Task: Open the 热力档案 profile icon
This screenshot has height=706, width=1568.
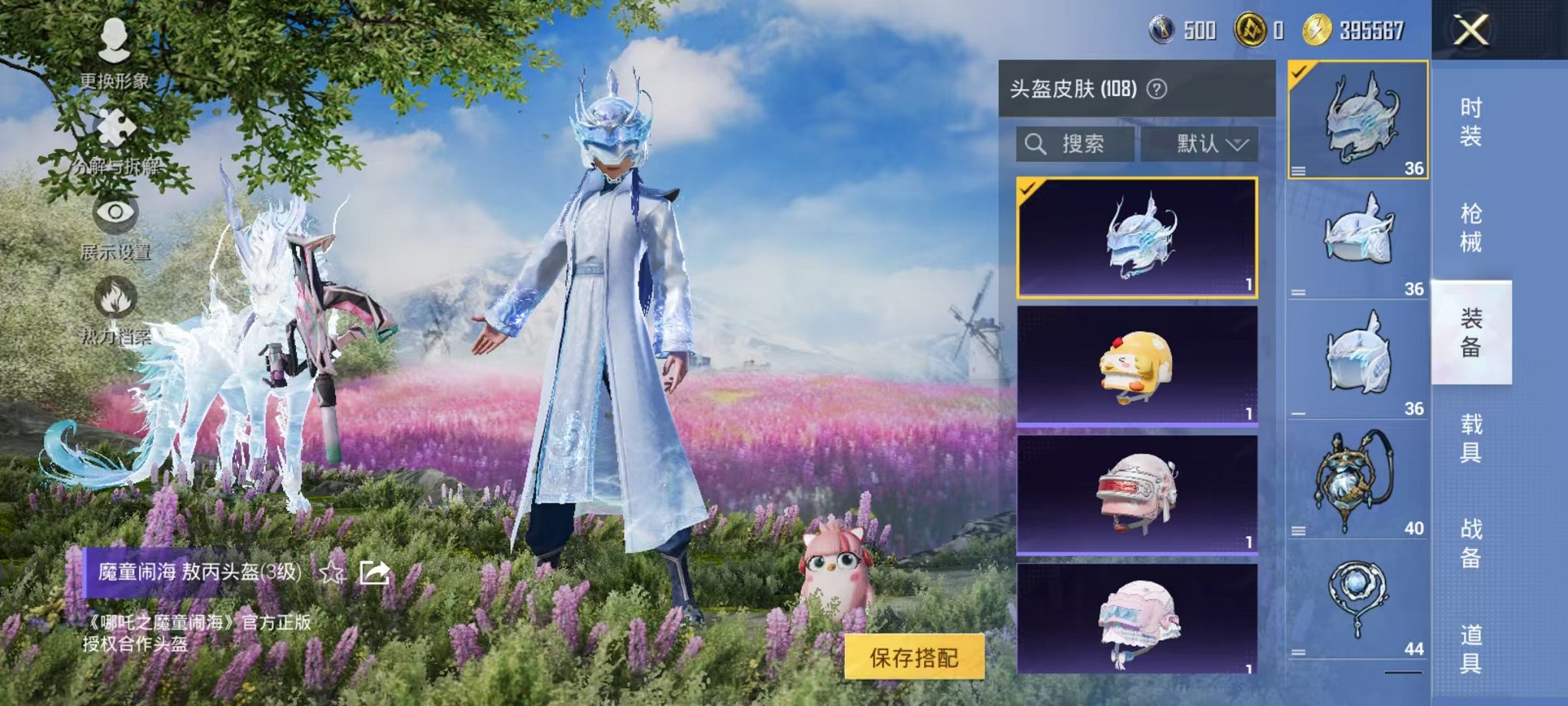Action: [x=117, y=308]
